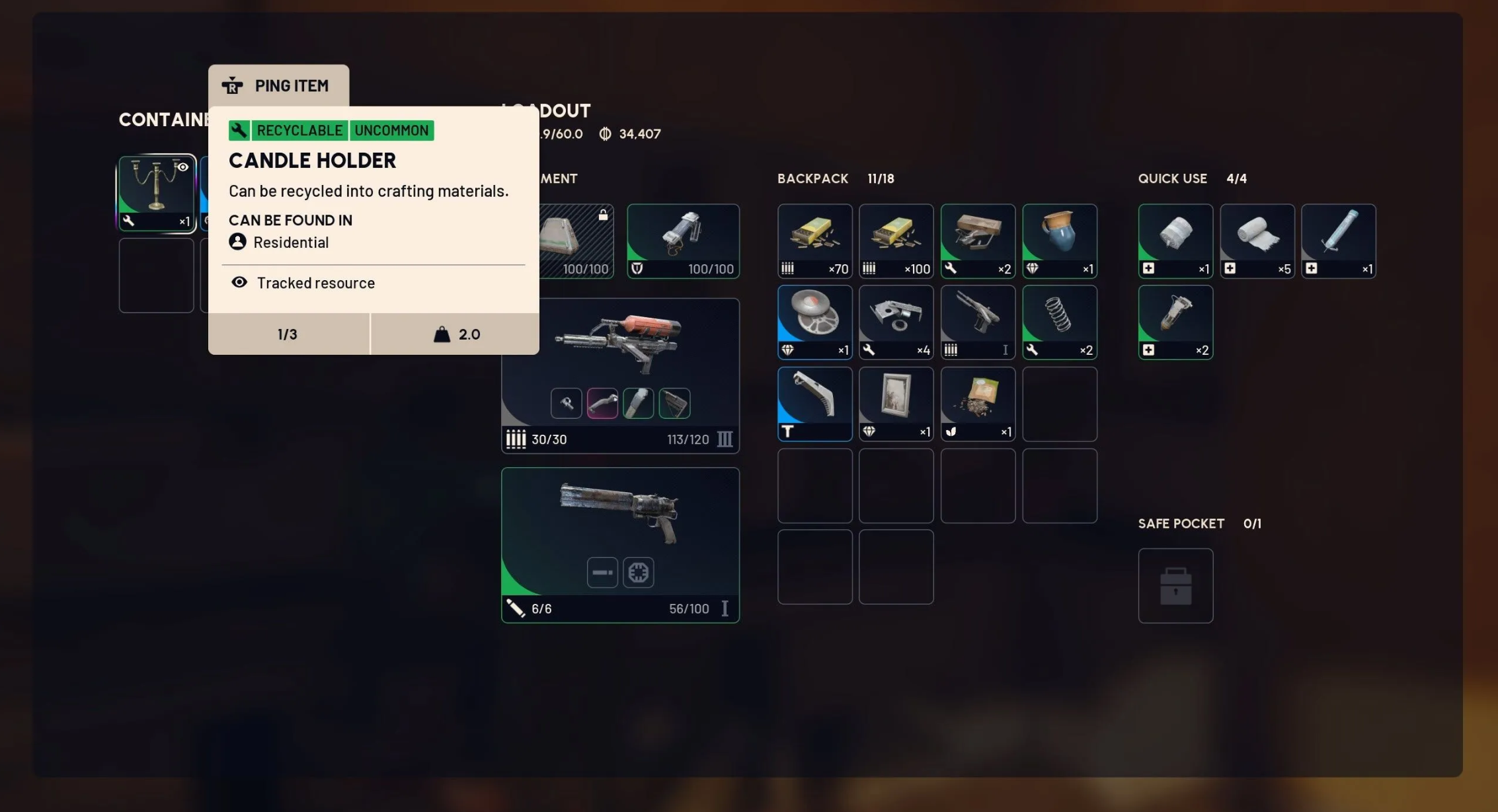Image resolution: width=1498 pixels, height=812 pixels.
Task: Open the empty safe pocket slot
Action: tap(1175, 585)
